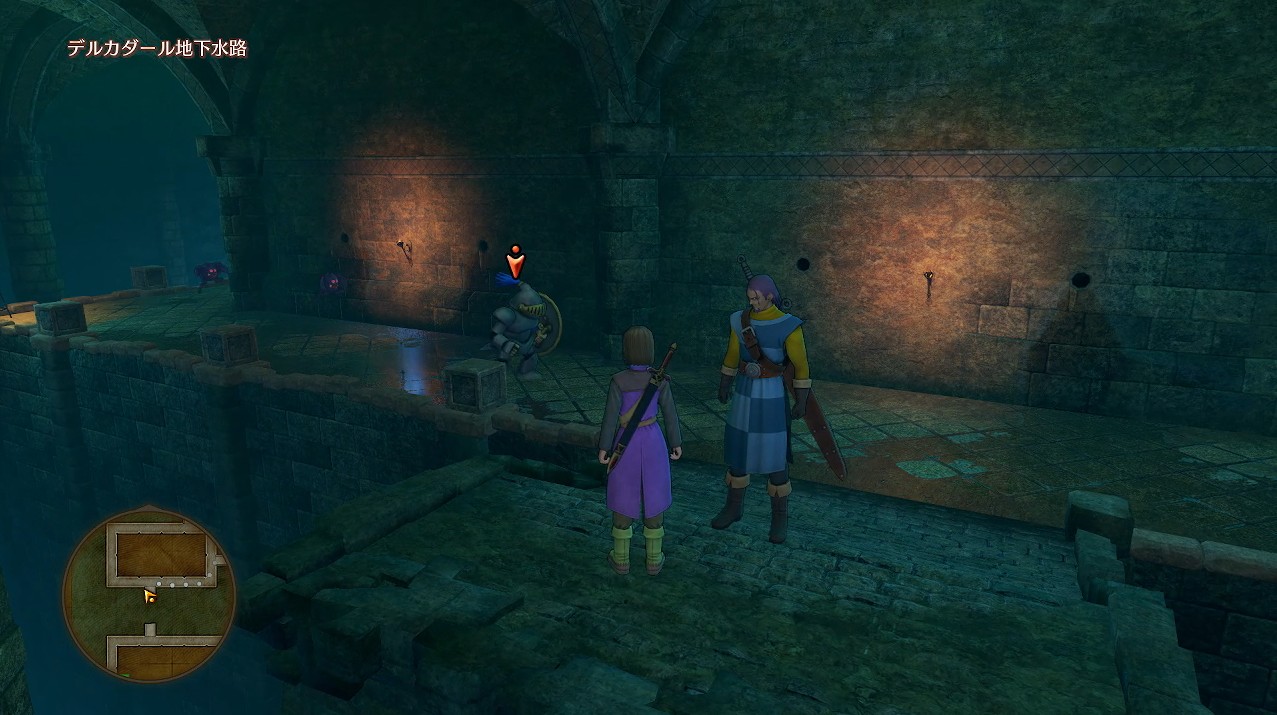Select the orange target marker above the knight

[x=515, y=261]
